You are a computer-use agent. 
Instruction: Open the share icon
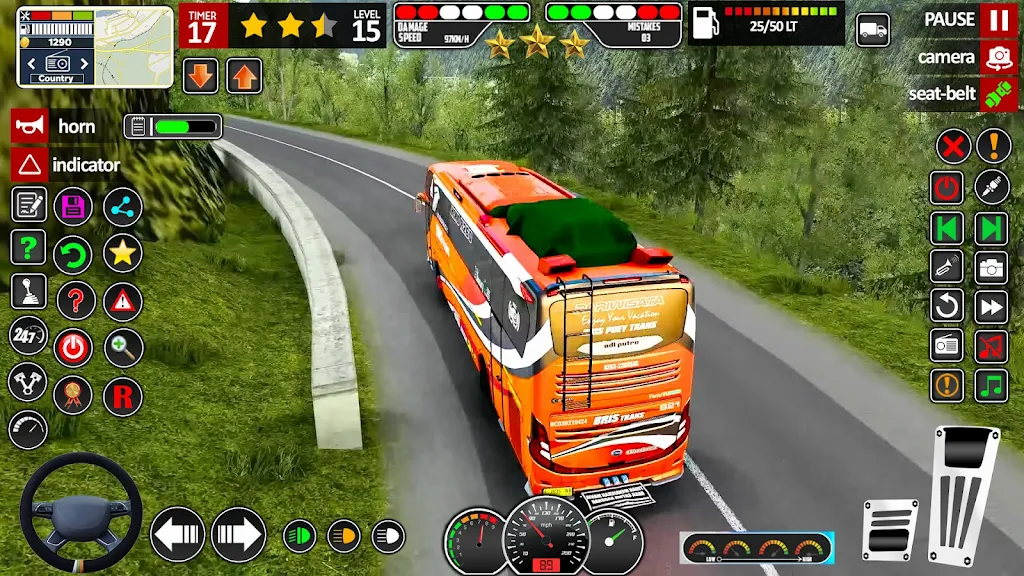tap(122, 207)
